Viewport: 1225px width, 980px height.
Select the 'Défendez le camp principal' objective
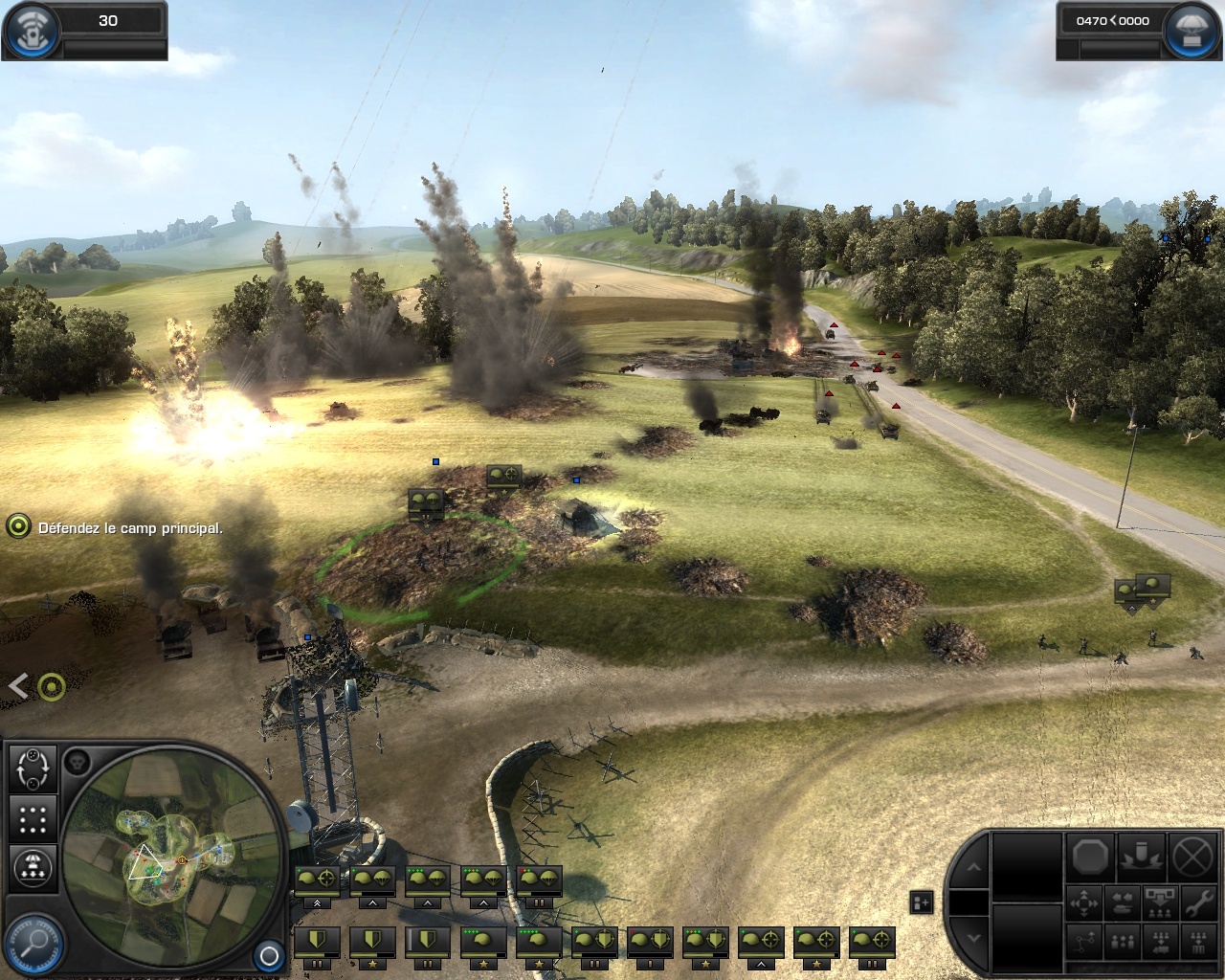[130, 527]
